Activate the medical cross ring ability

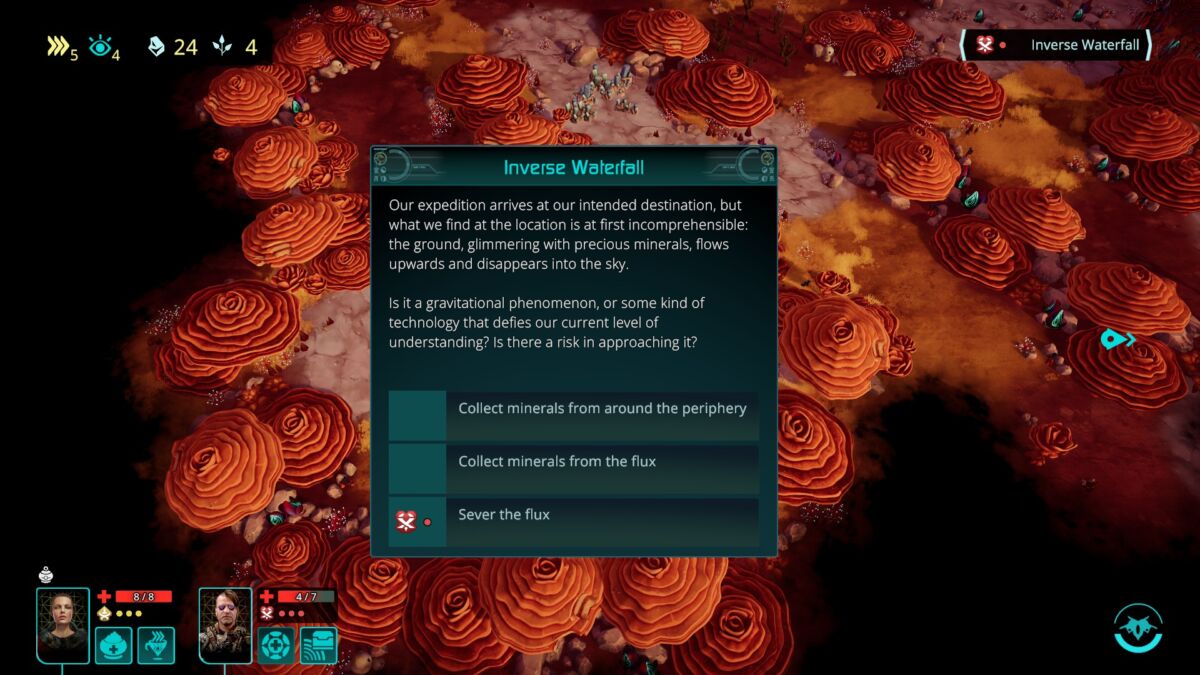click(x=276, y=645)
